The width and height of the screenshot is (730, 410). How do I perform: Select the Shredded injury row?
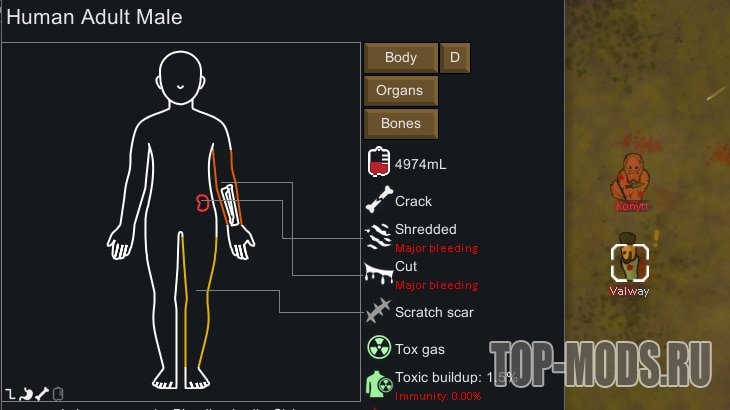tap(424, 229)
